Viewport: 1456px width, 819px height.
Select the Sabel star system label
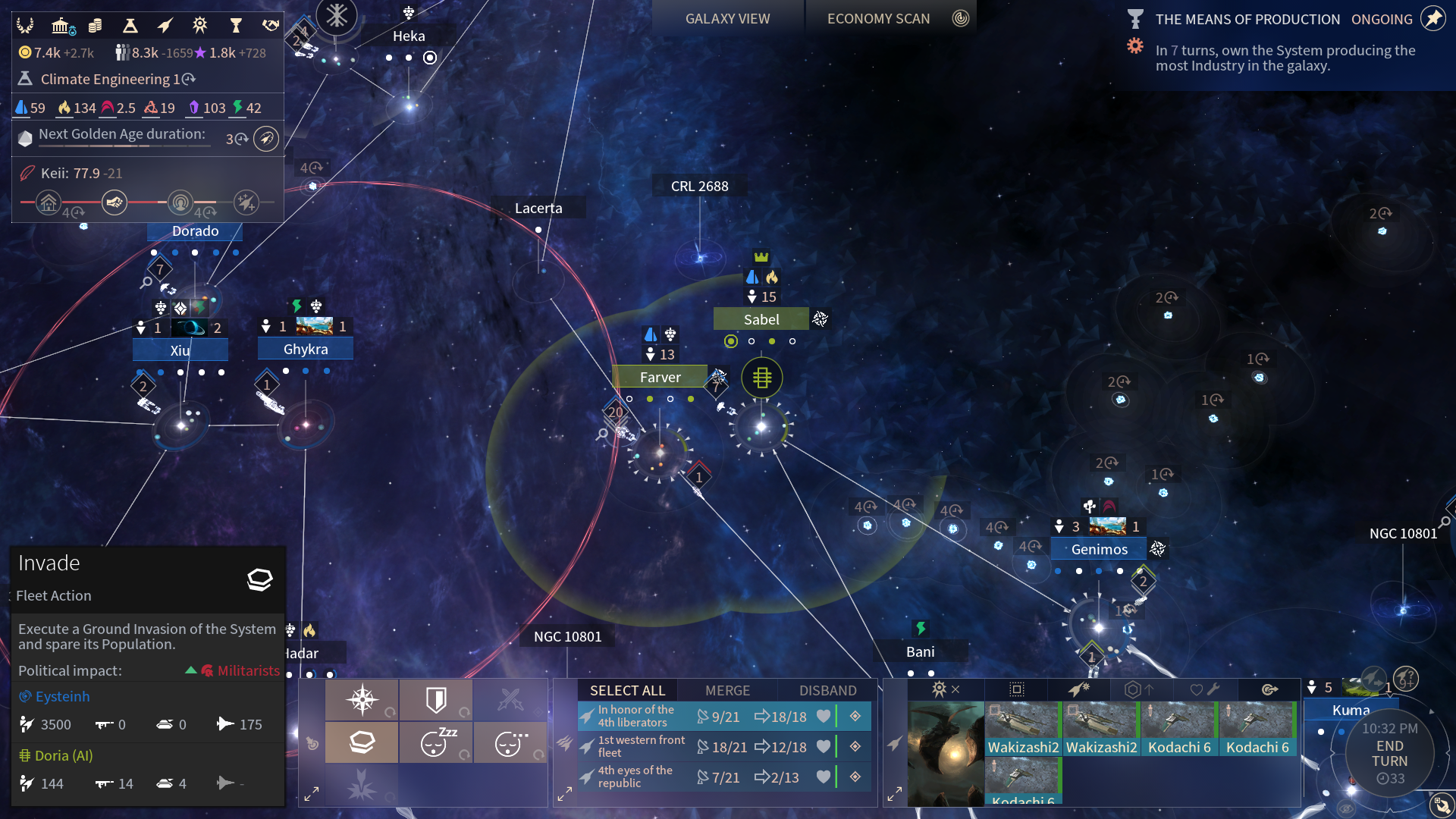tap(761, 319)
